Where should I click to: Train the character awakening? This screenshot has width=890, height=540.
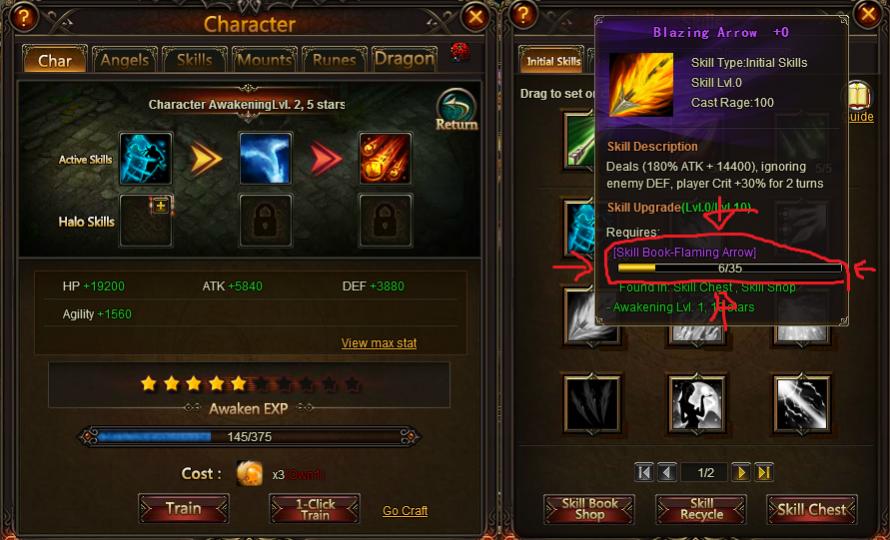pos(183,508)
